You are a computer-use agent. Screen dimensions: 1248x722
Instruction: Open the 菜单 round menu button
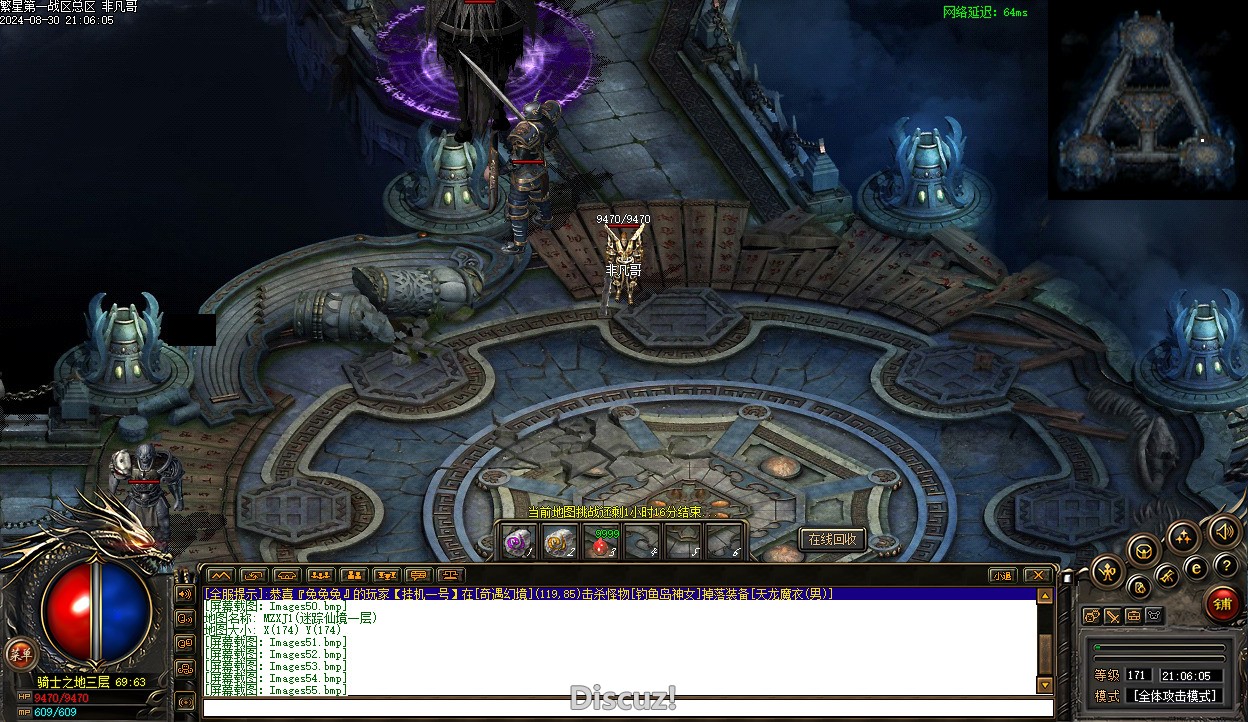[x=19, y=654]
